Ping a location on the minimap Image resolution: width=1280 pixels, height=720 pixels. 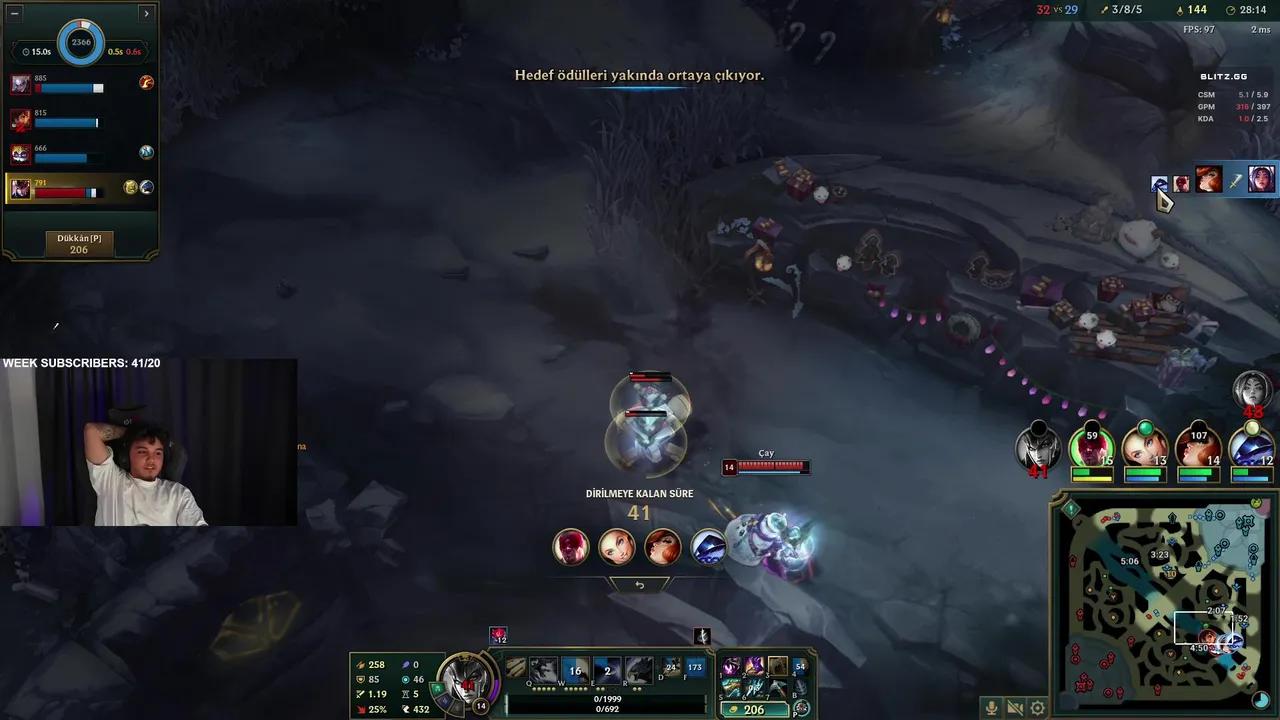coord(1160,600)
